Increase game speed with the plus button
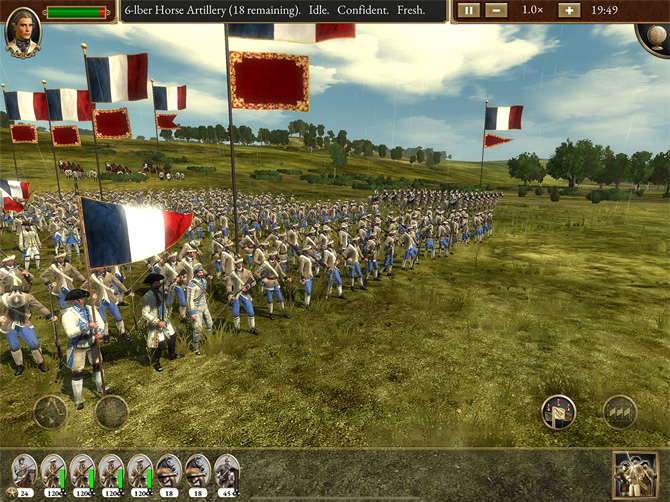 [568, 10]
